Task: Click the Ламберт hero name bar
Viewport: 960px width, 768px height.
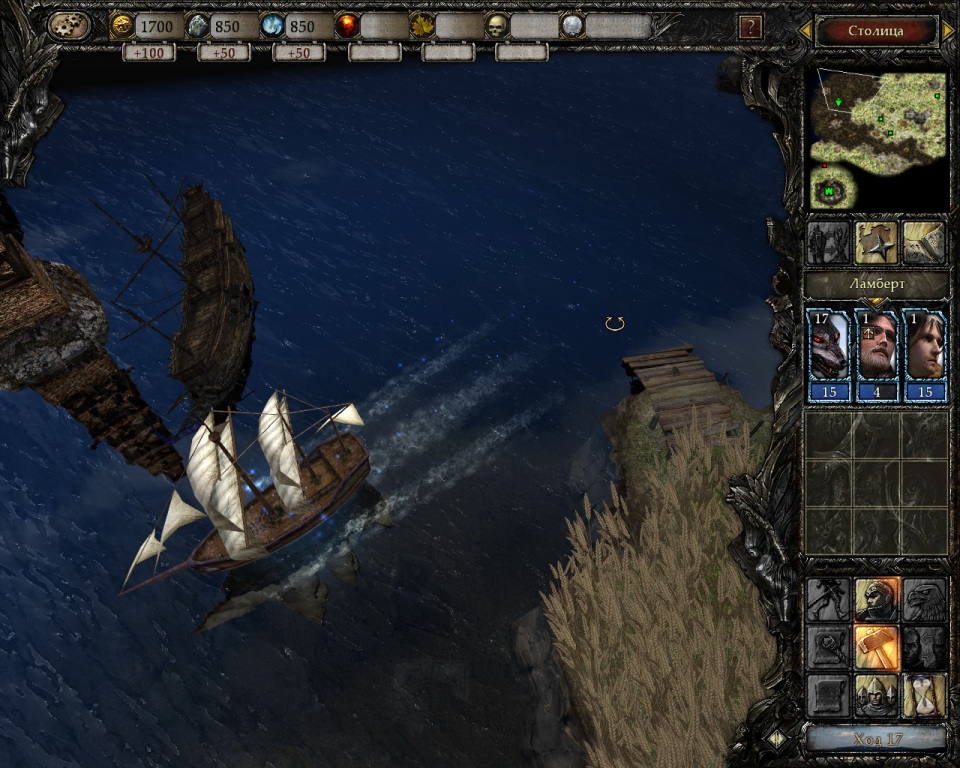Action: pyautogui.click(x=877, y=284)
